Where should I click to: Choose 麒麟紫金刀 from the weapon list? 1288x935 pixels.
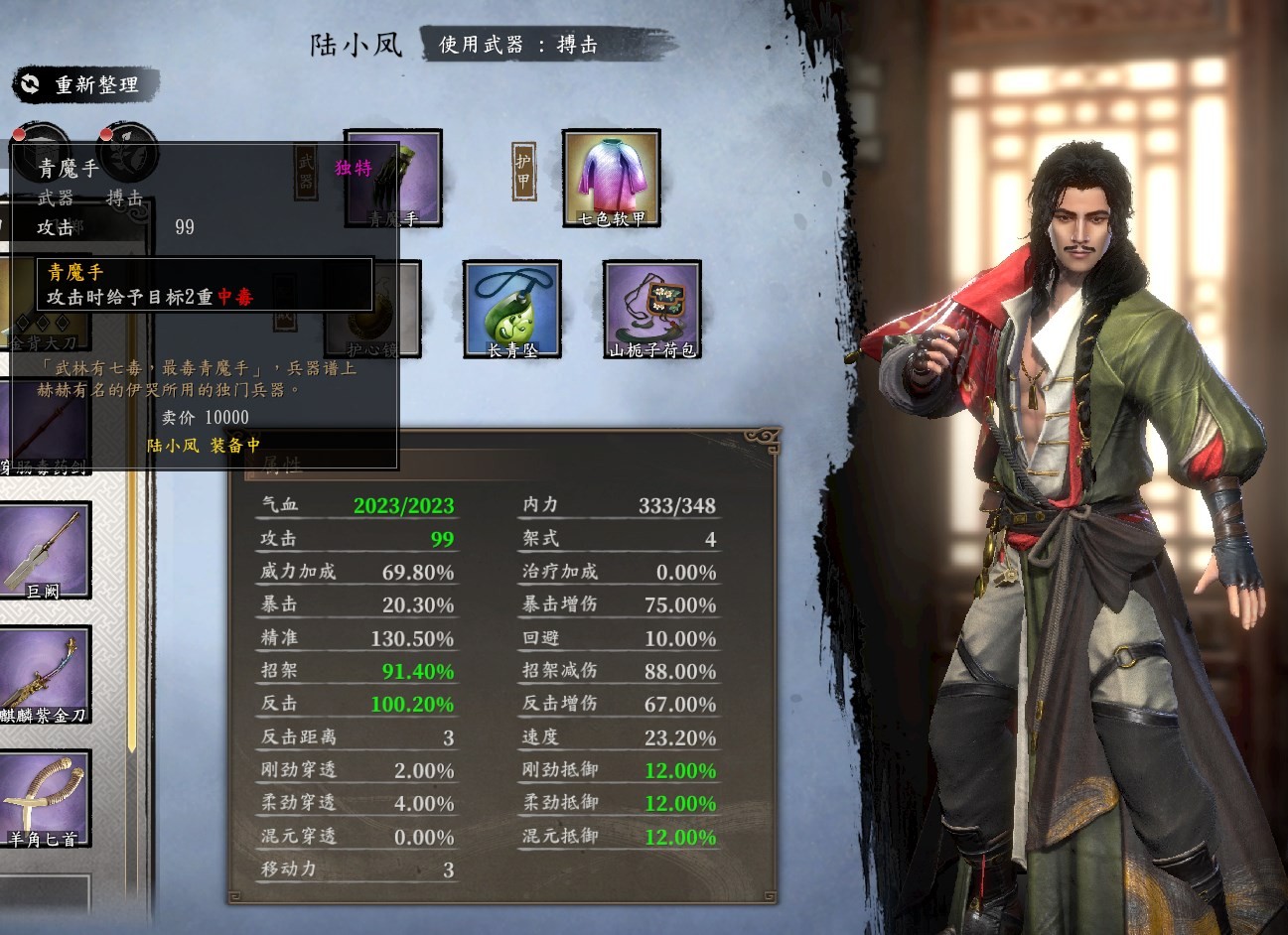pos(47,675)
